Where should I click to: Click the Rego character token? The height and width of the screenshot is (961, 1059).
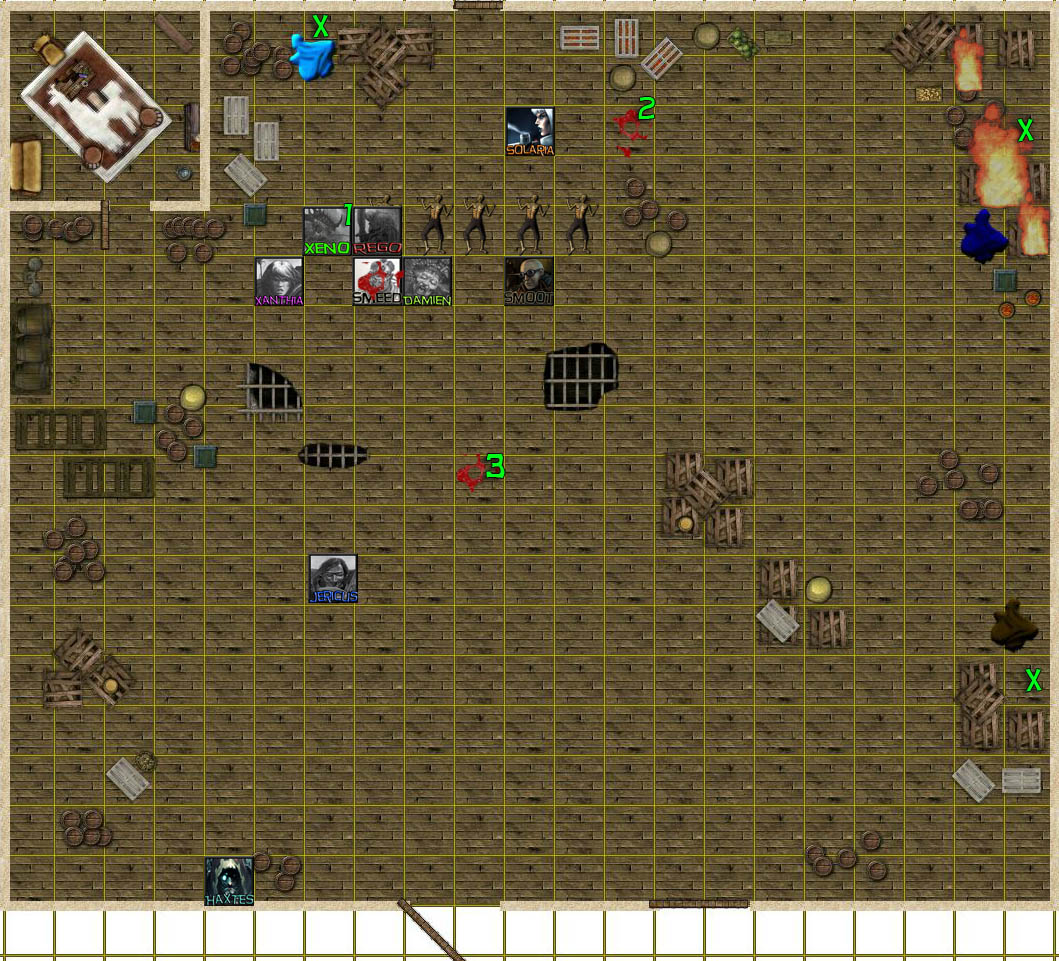pyautogui.click(x=378, y=231)
